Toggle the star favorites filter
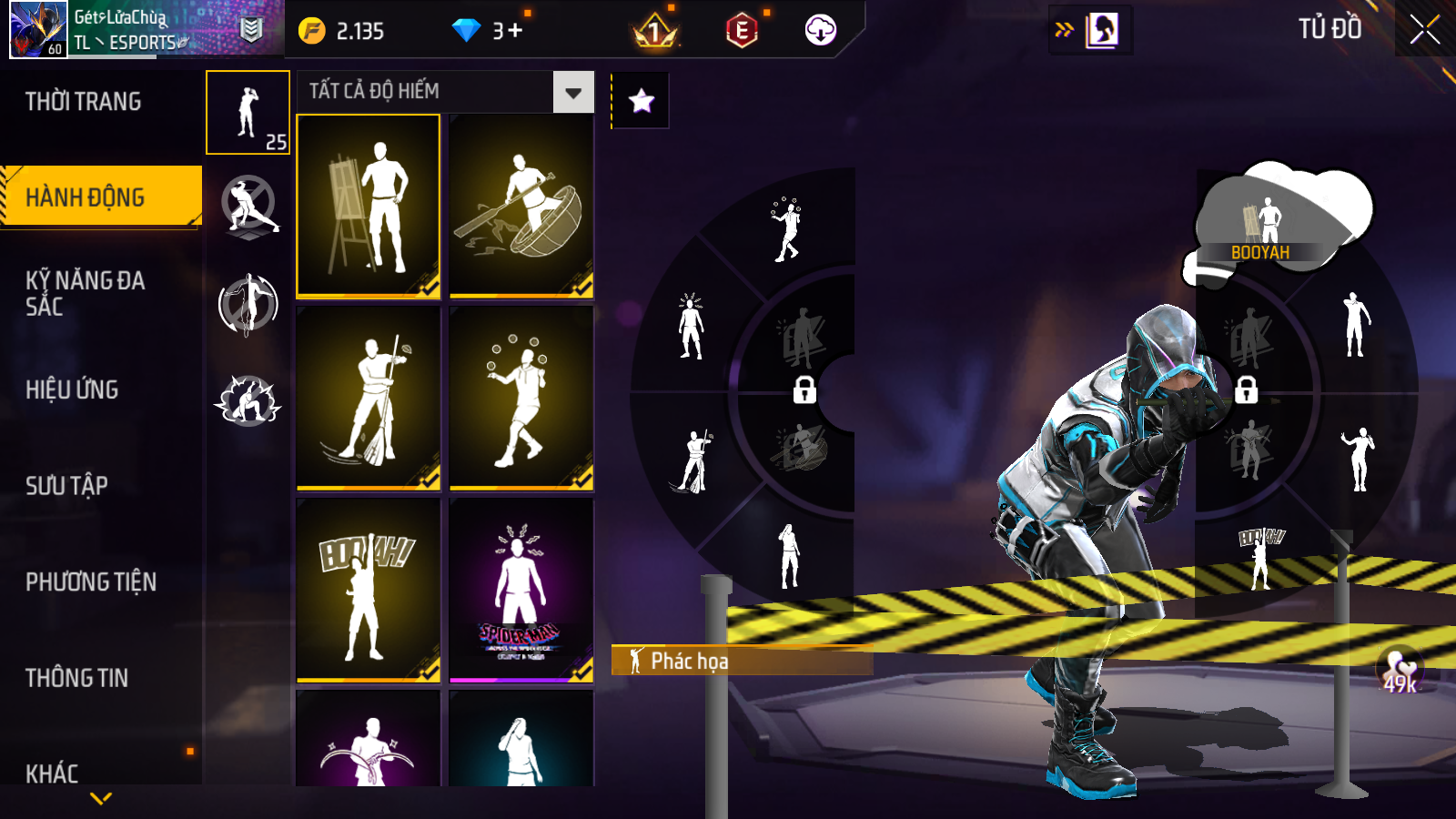 pyautogui.click(x=642, y=101)
